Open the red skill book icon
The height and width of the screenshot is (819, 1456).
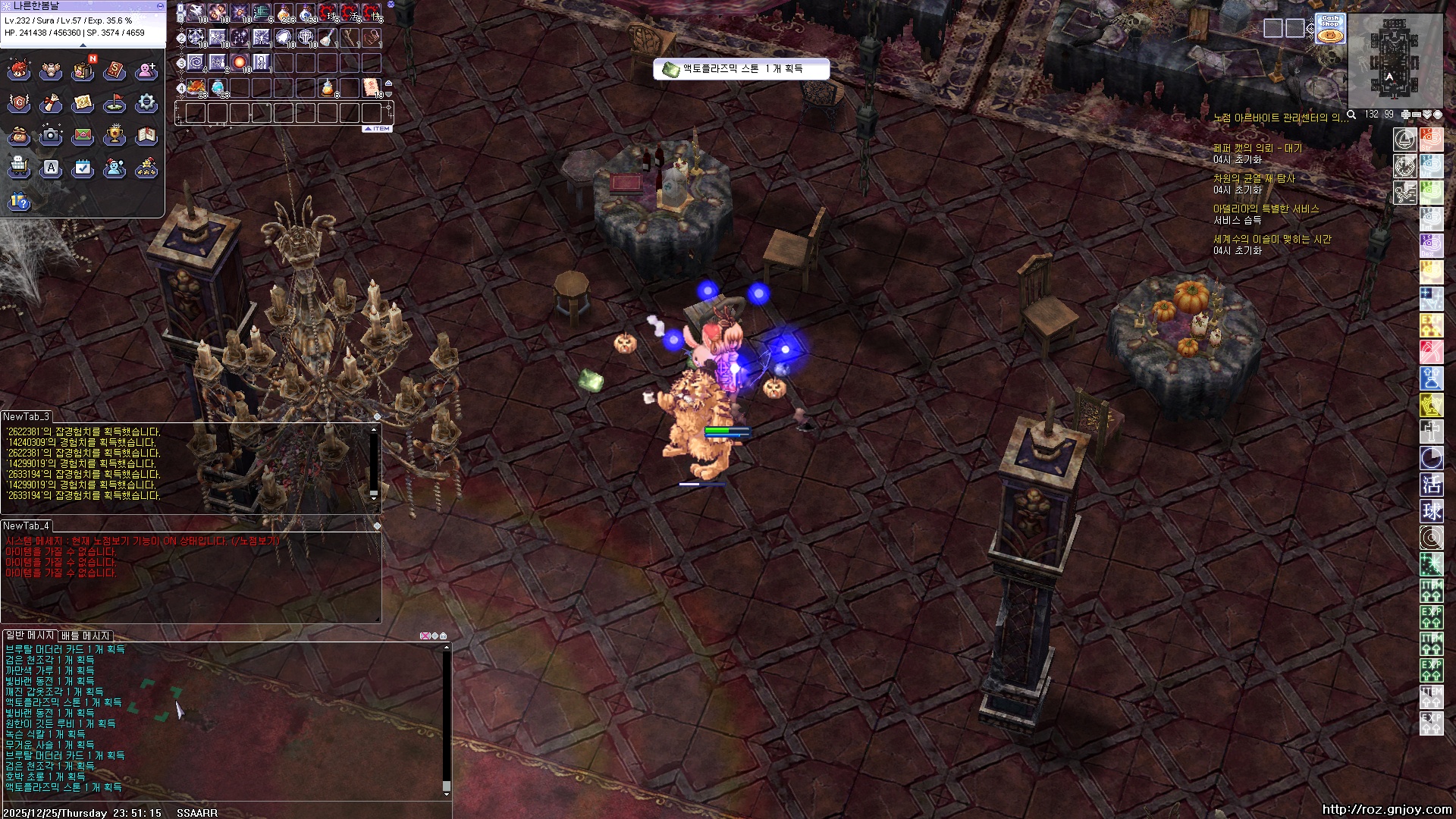point(115,71)
